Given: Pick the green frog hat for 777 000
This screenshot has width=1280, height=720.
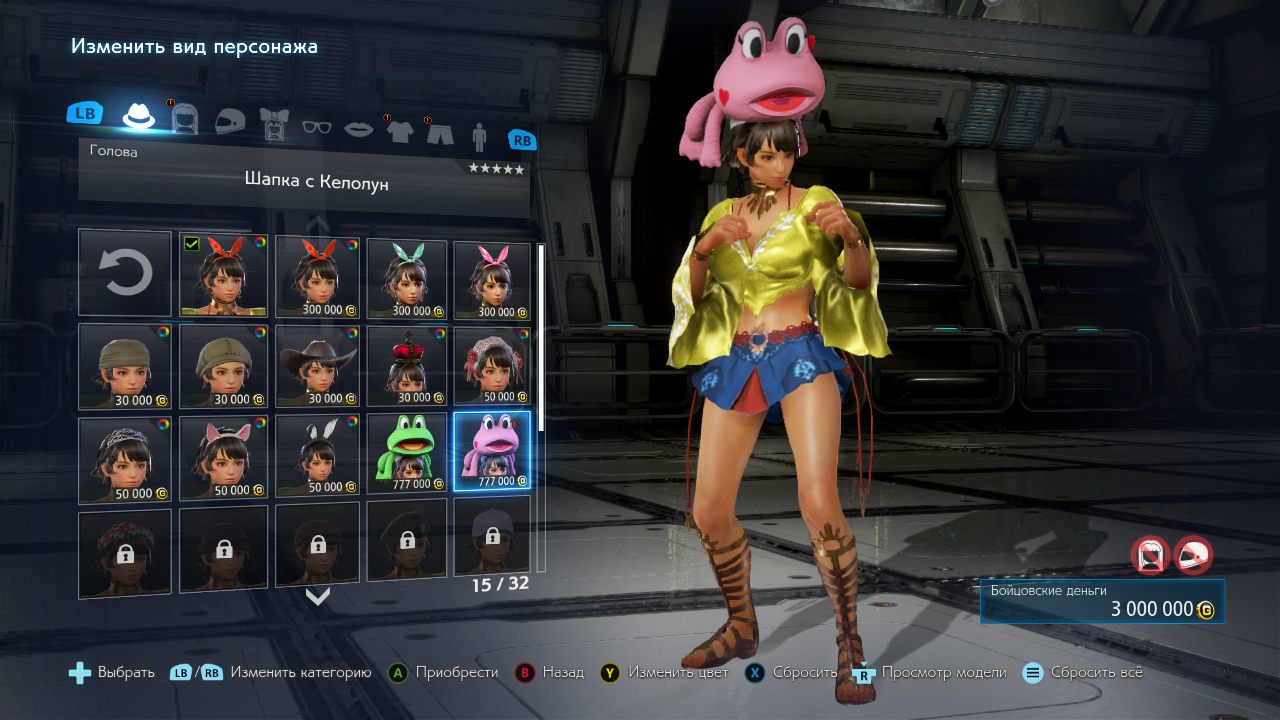Looking at the screenshot, I should [407, 453].
